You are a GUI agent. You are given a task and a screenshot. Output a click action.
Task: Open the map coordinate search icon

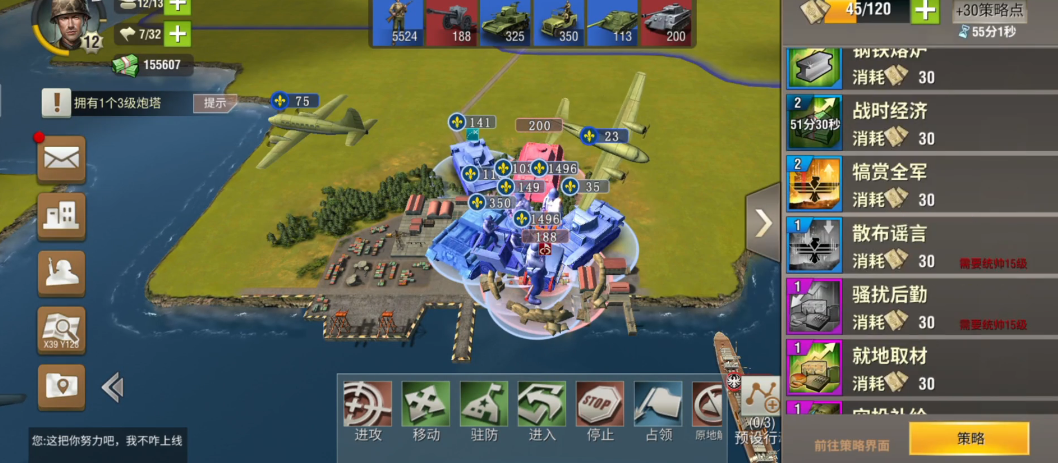pos(61,330)
